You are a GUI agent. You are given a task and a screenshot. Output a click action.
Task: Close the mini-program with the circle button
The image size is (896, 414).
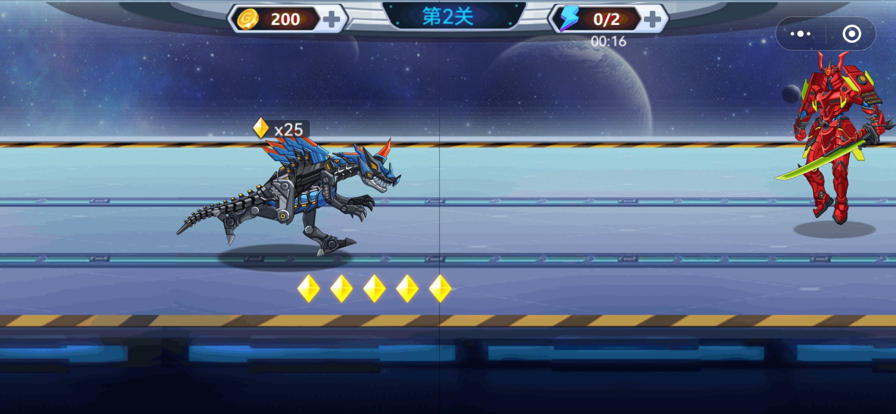coord(852,34)
